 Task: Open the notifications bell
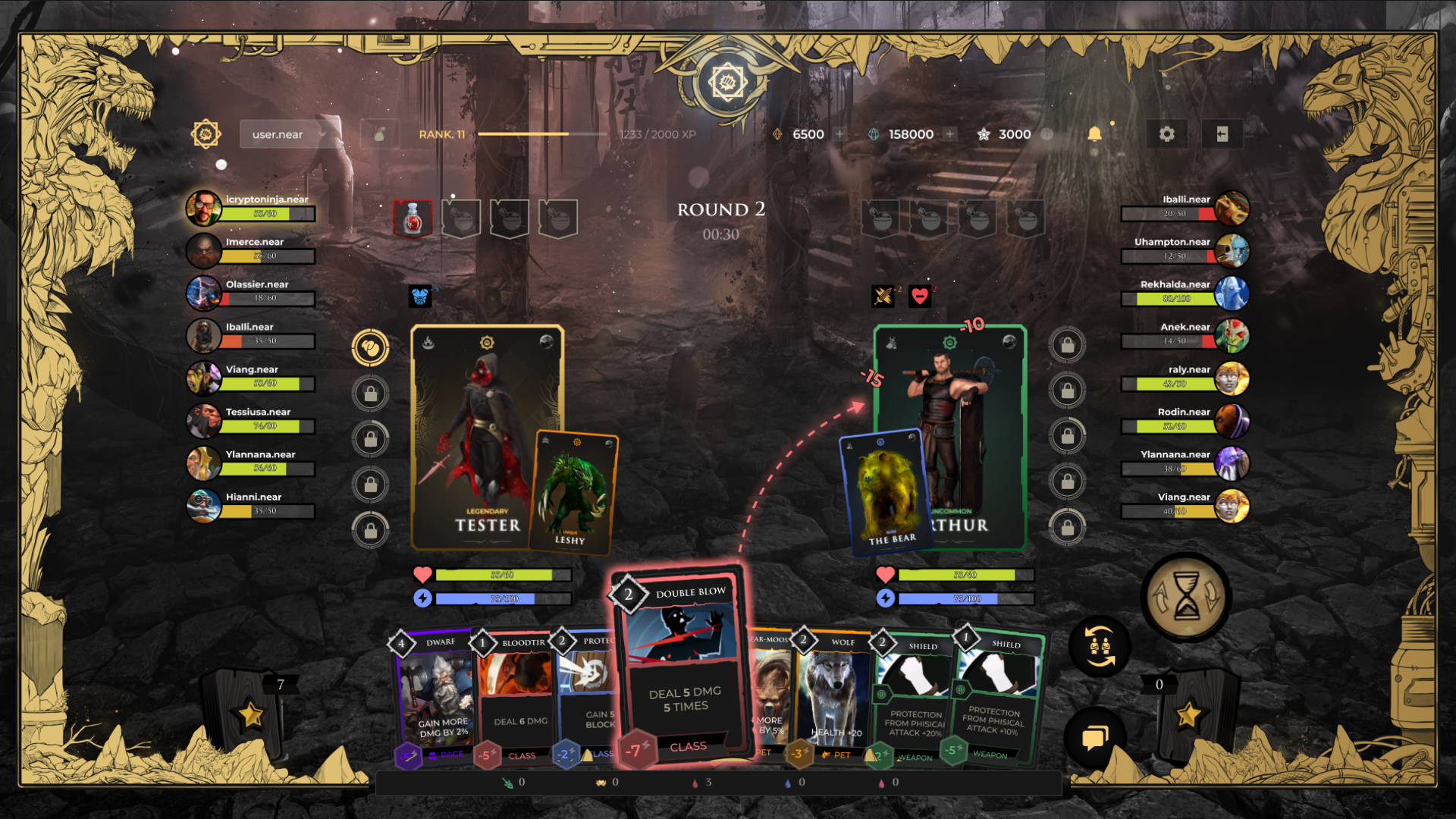pyautogui.click(x=1094, y=134)
